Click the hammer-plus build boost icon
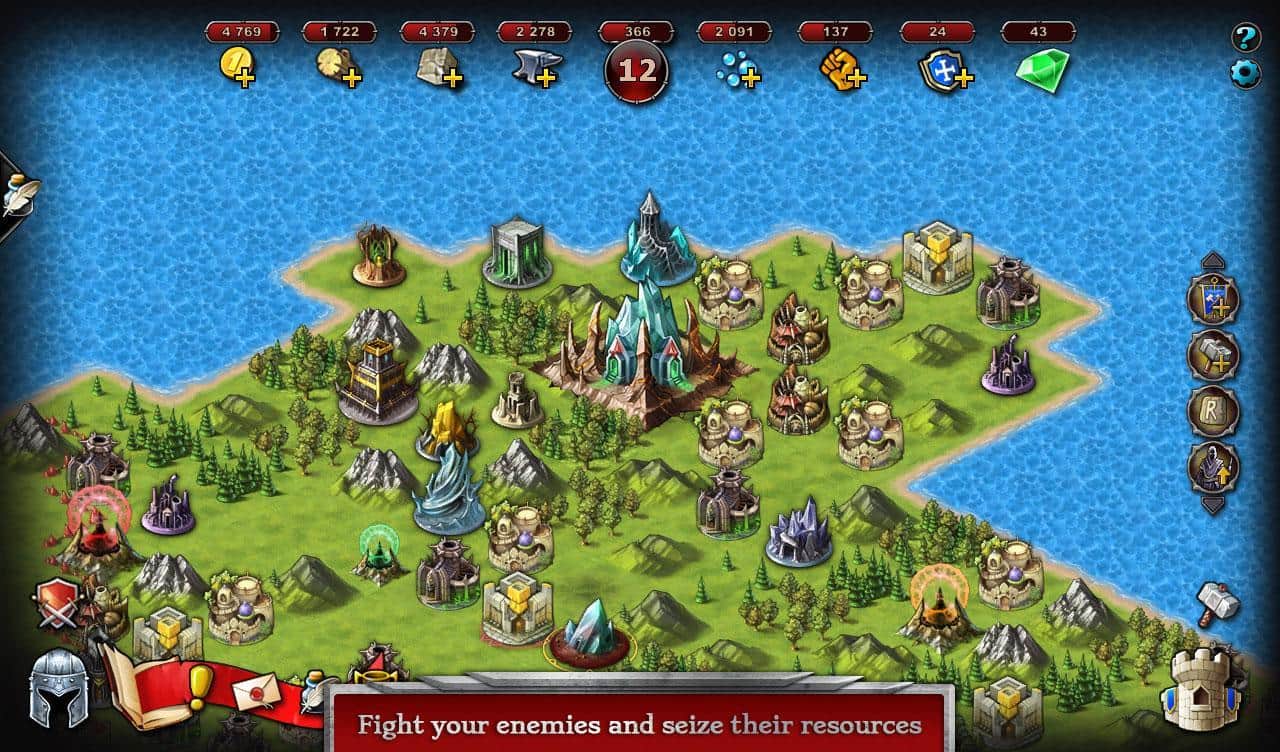 click(x=1213, y=355)
